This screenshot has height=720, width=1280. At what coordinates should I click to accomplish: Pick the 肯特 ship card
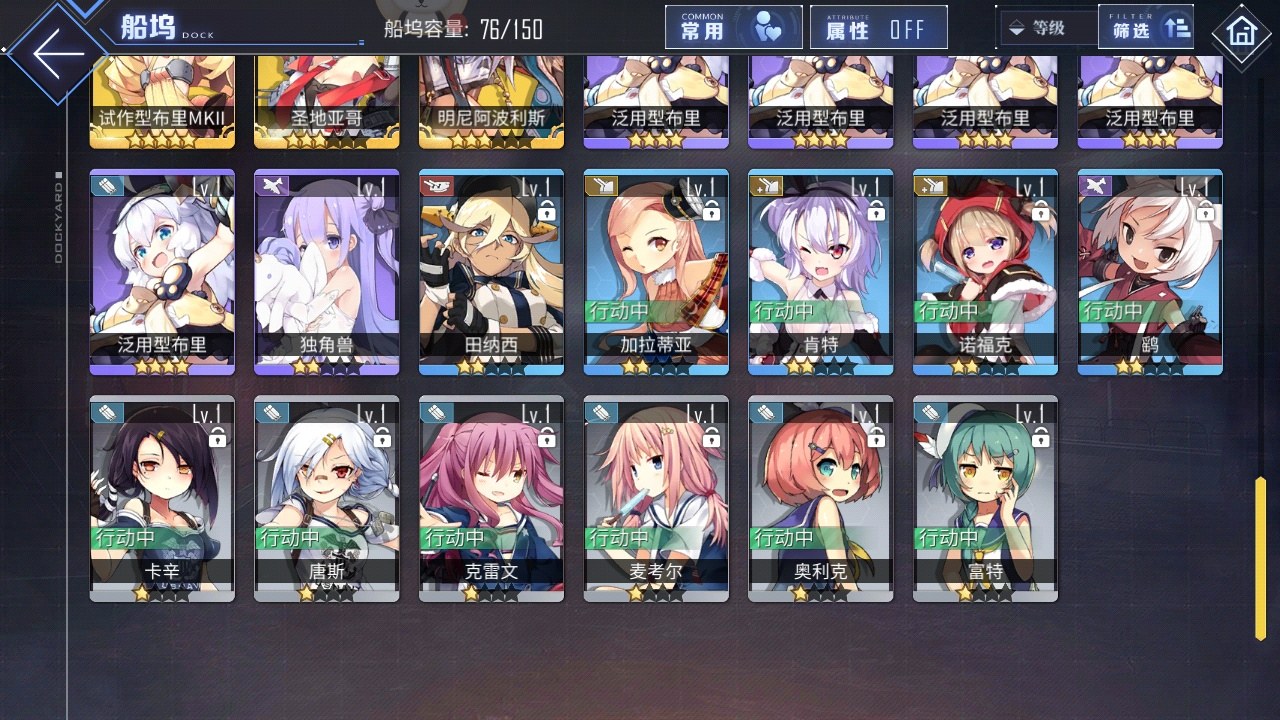[820, 272]
